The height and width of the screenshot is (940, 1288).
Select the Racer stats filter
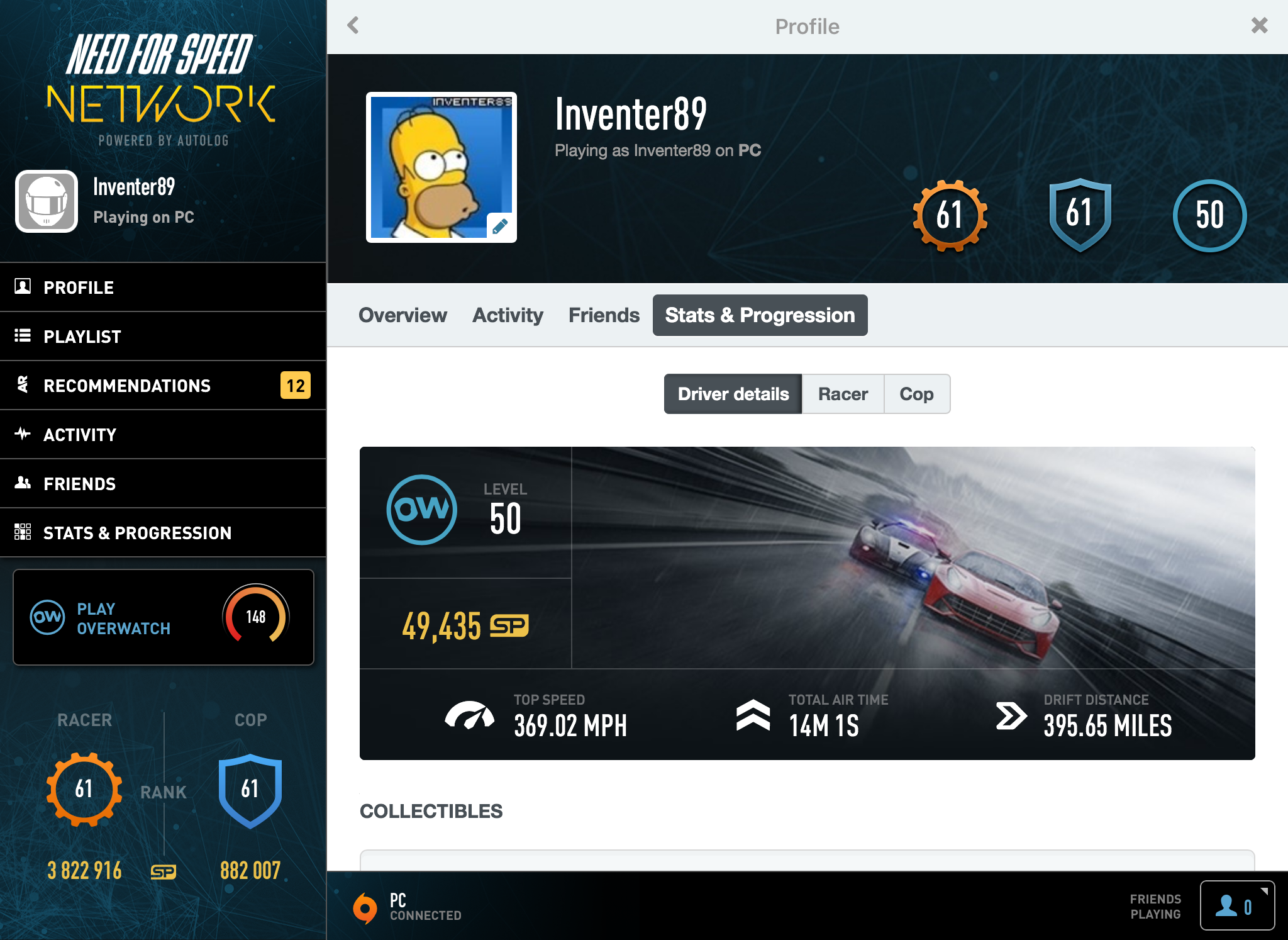tap(843, 394)
